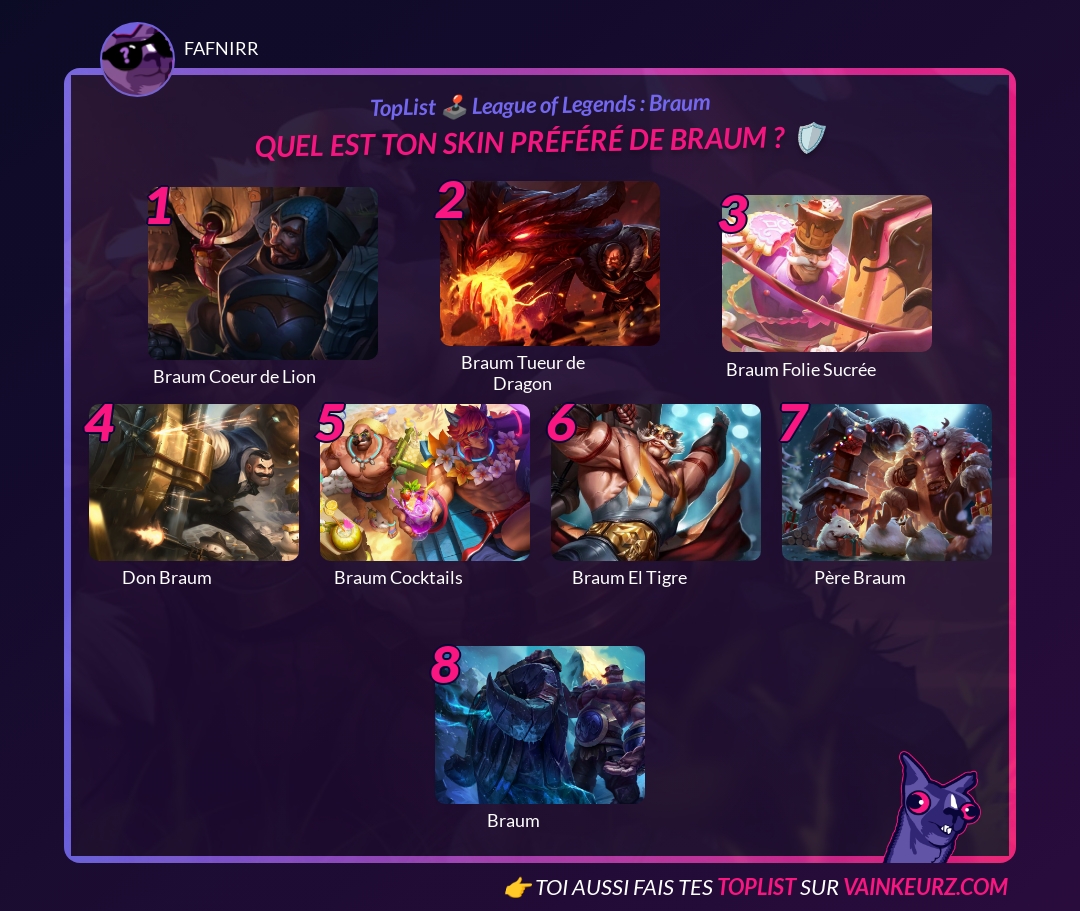This screenshot has width=1080, height=911.
Task: Open FAFNIRR's profile avatar
Action: (137, 59)
